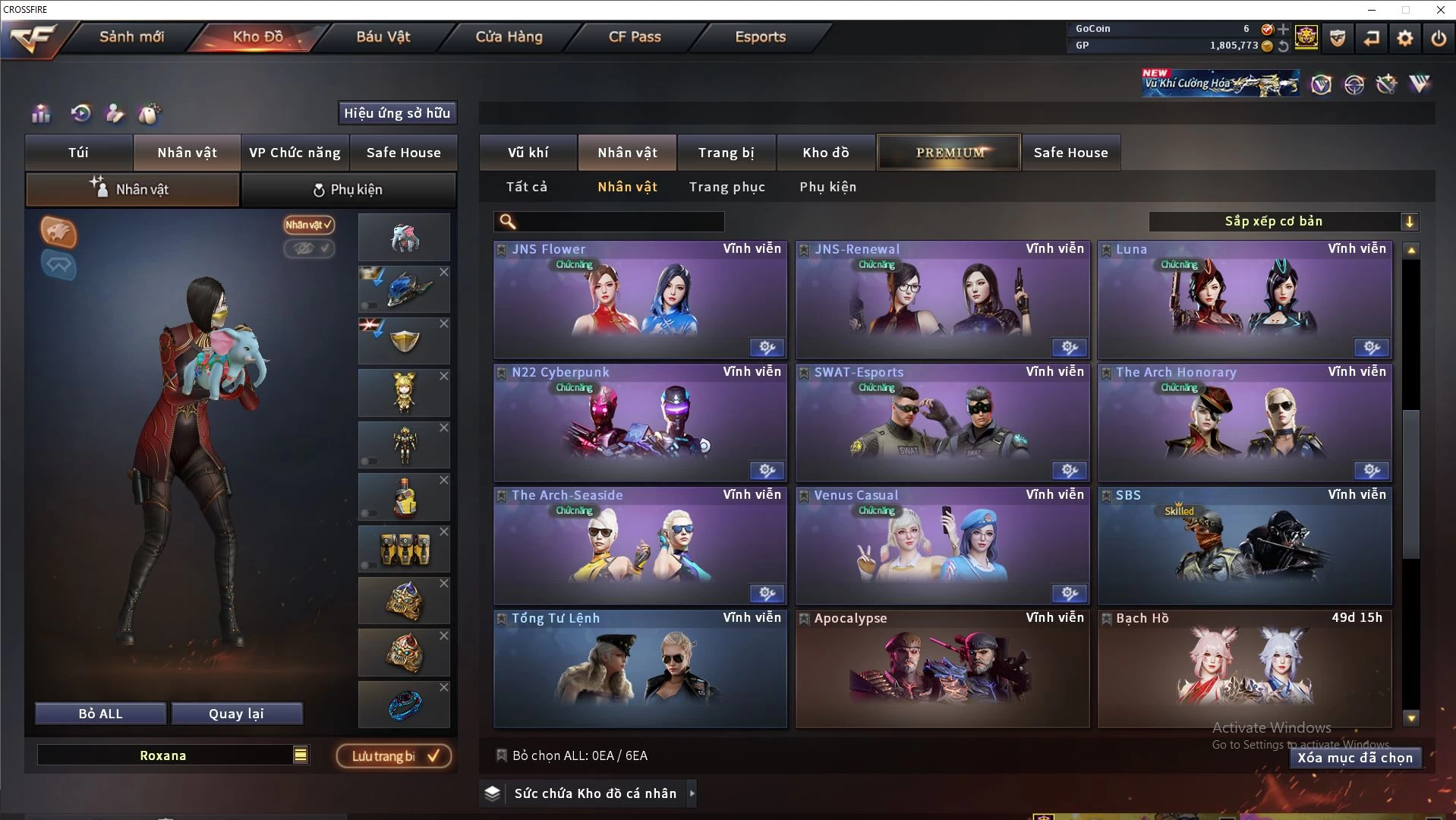Open Hiệu ứng sở hữu effects
1456x820 pixels.
pyautogui.click(x=396, y=113)
